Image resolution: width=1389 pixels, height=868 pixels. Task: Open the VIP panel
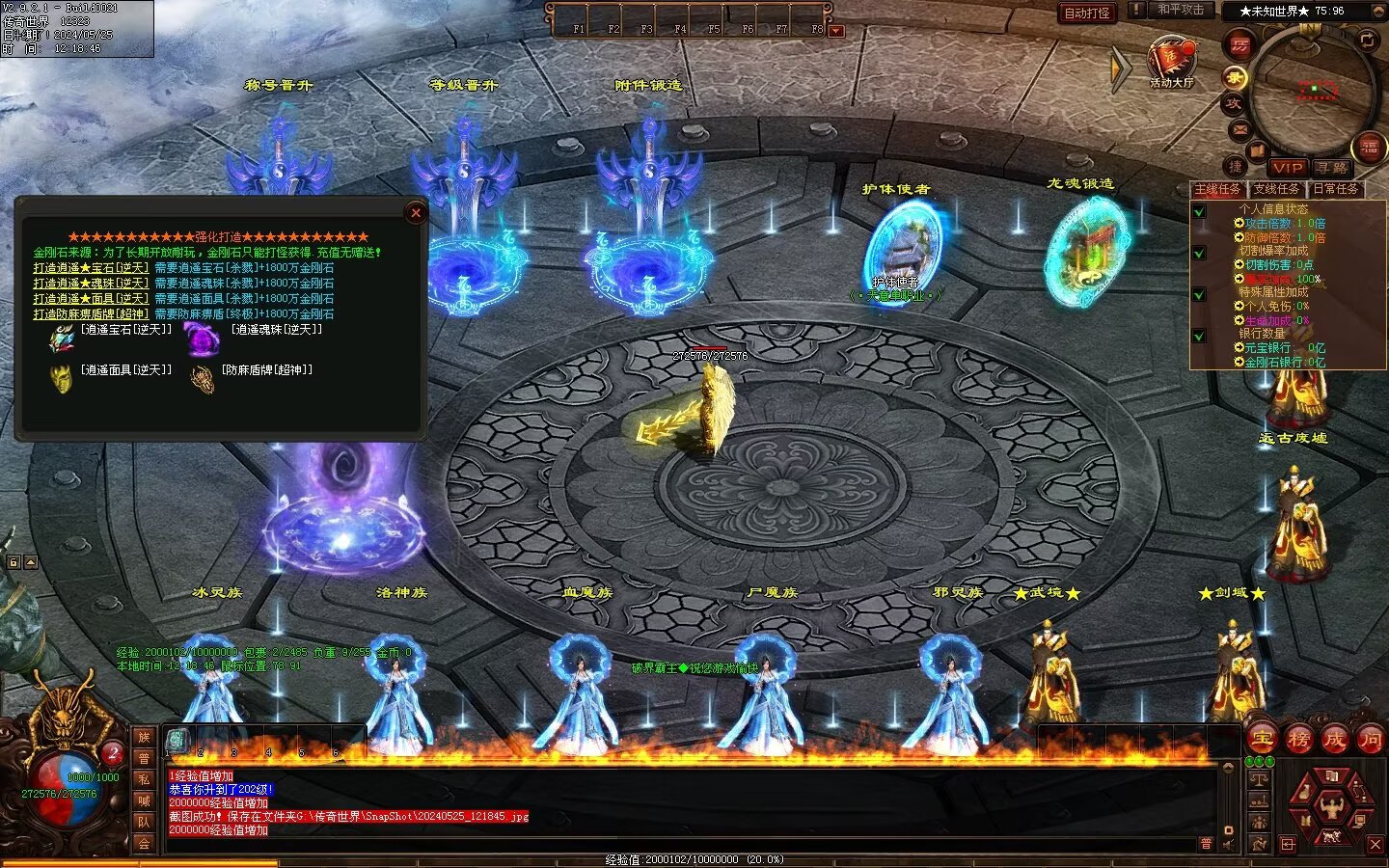click(1287, 168)
